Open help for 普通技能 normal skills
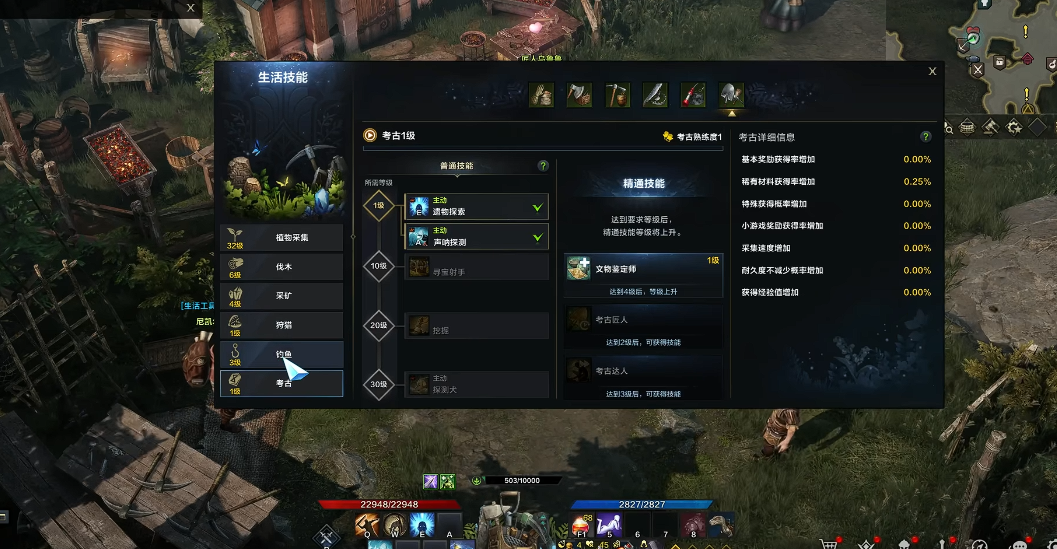1057x549 pixels. (x=543, y=166)
